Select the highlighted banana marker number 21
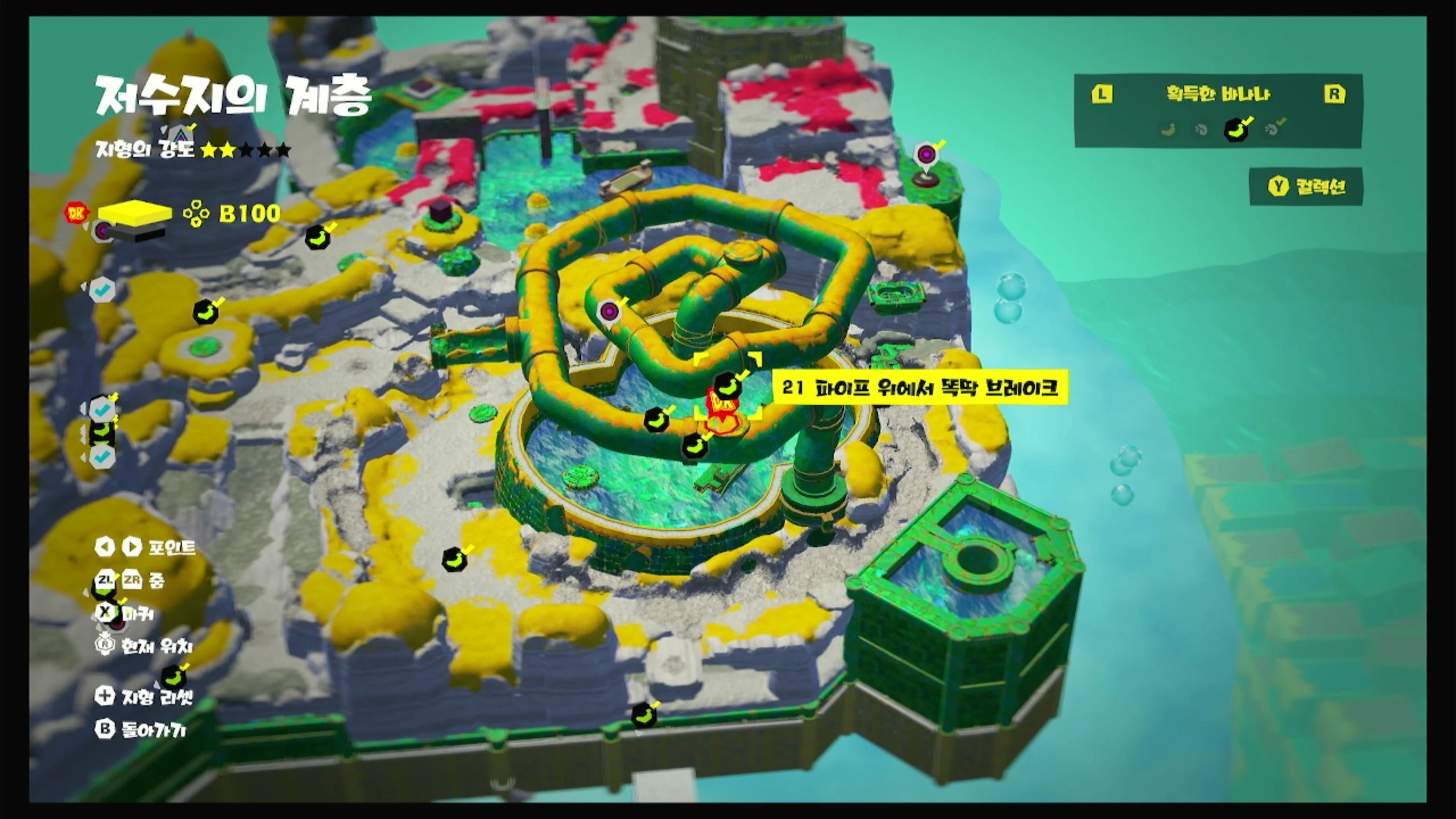Screen dimensions: 1456x819 click(726, 386)
